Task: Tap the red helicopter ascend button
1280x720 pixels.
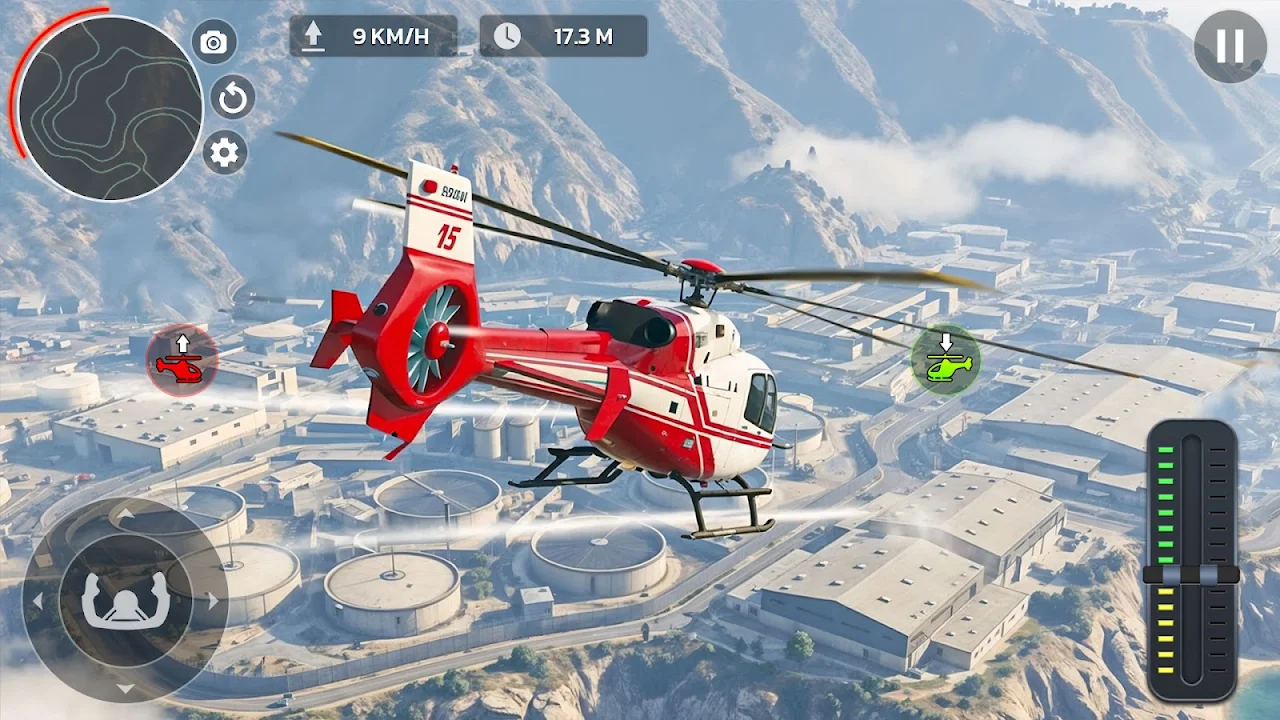Action: (x=182, y=360)
